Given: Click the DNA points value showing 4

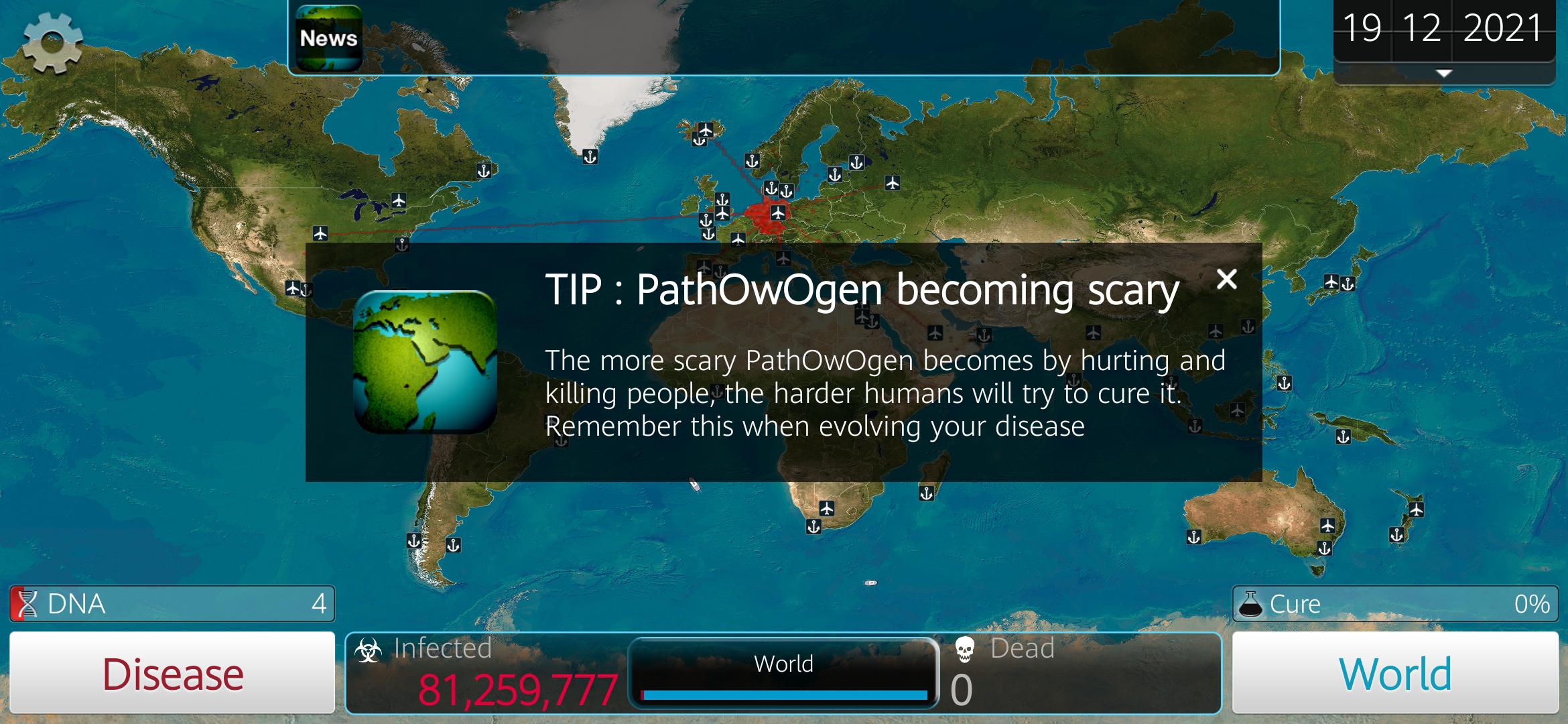Looking at the screenshot, I should 319,603.
